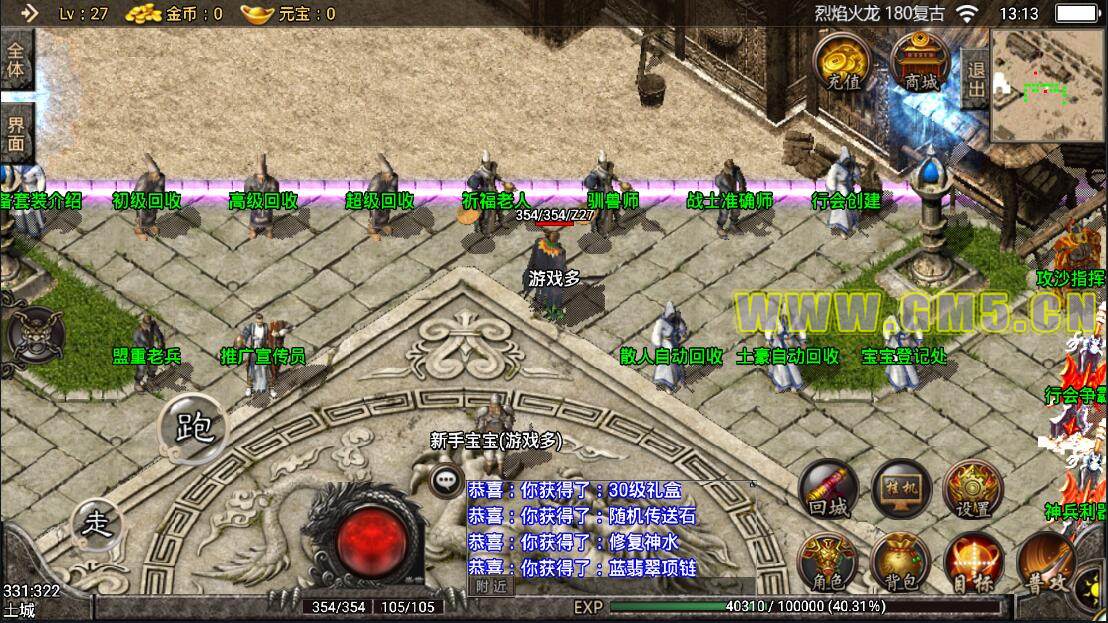Switch to the 全体 chat tab

pyautogui.click(x=16, y=59)
